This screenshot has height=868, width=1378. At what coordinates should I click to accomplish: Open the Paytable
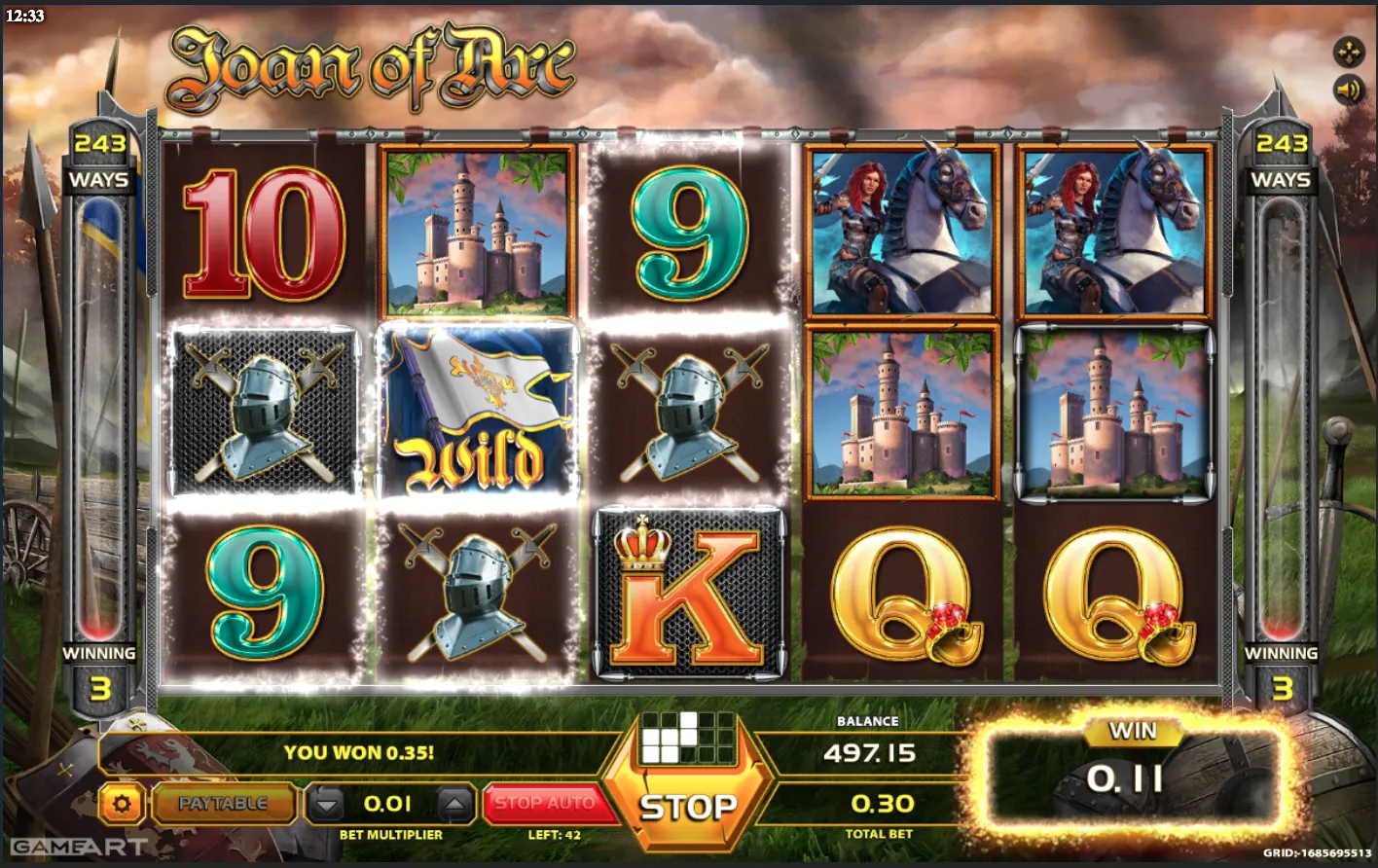[223, 804]
